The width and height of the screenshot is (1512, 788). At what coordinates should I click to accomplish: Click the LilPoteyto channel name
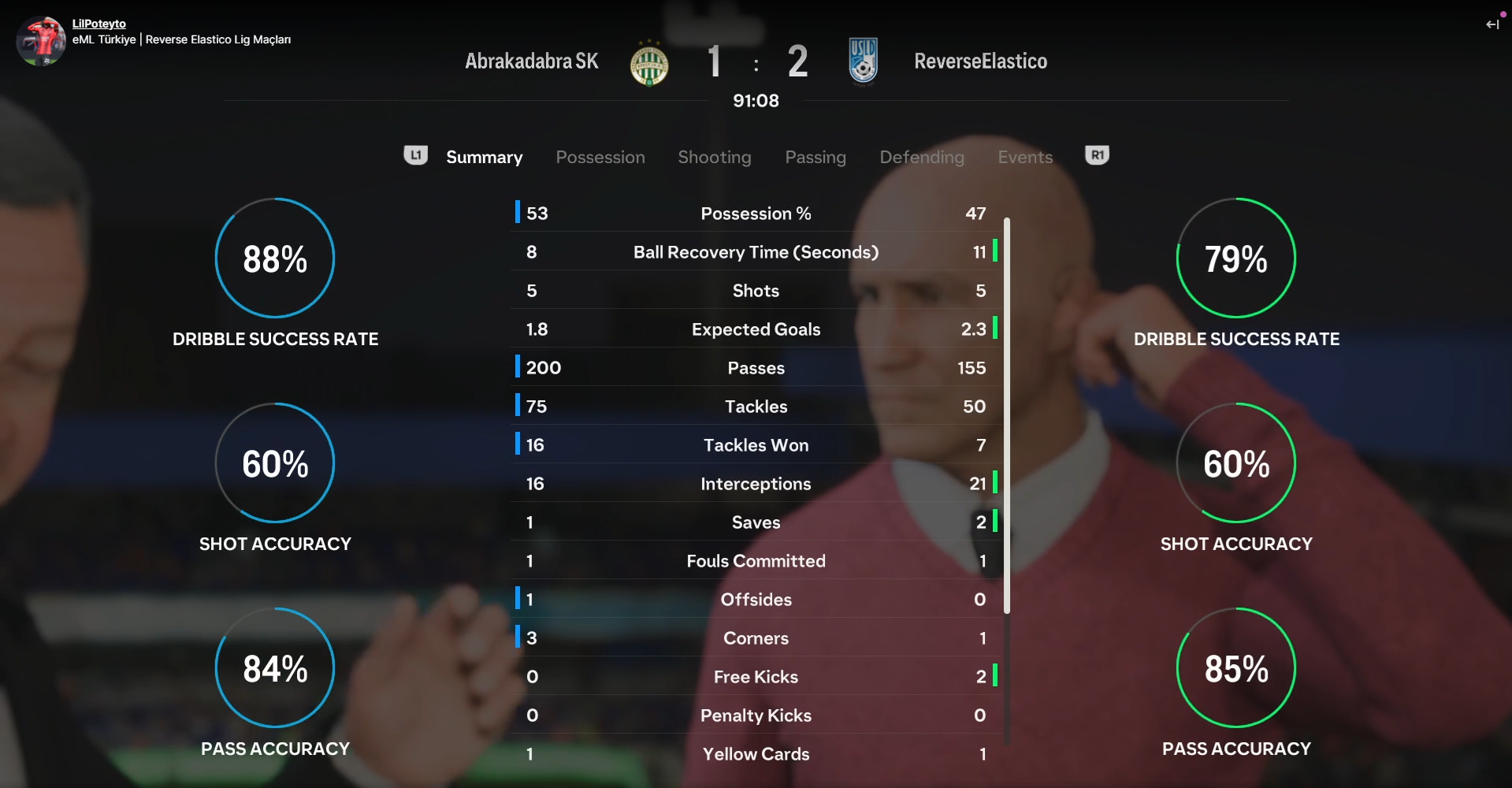pos(98,24)
